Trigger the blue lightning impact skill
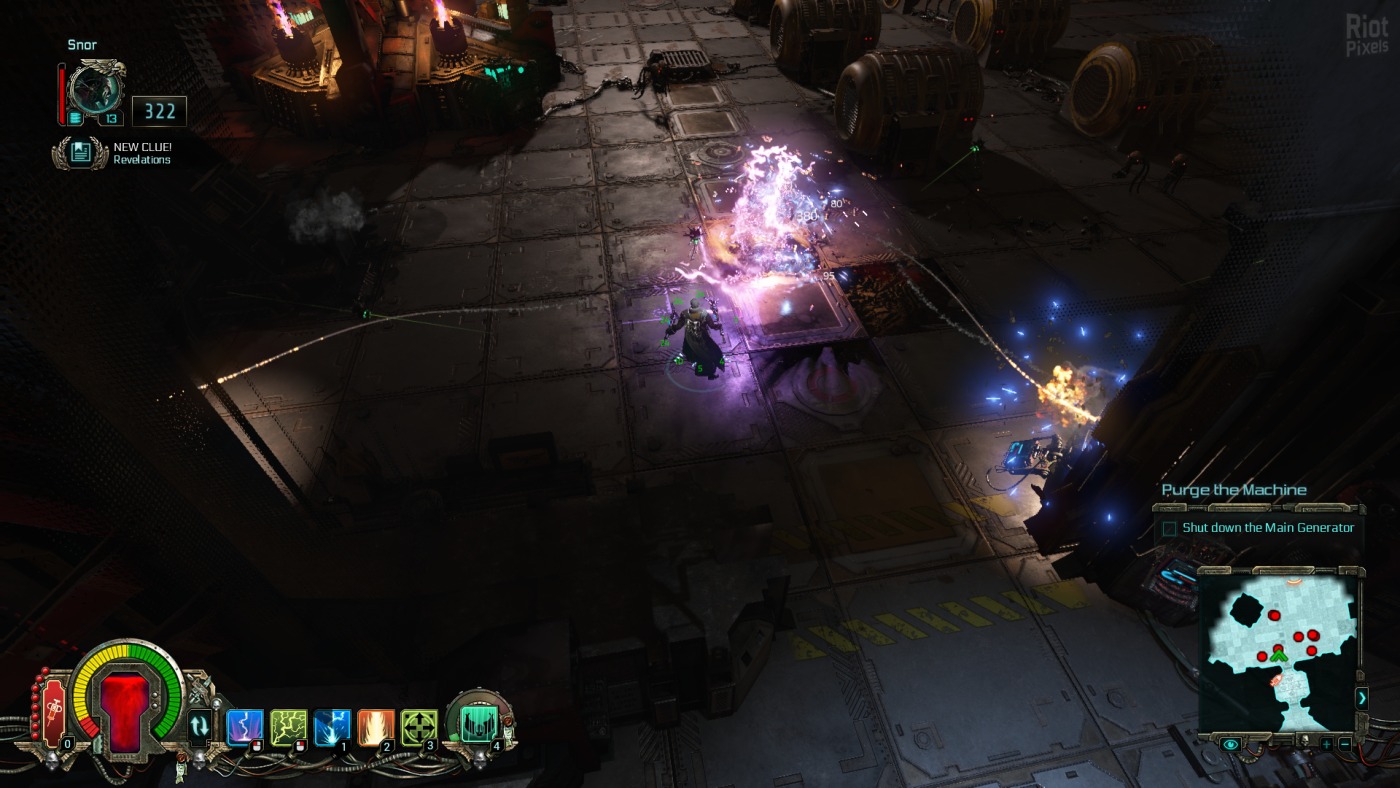The width and height of the screenshot is (1400, 788). pos(332,727)
